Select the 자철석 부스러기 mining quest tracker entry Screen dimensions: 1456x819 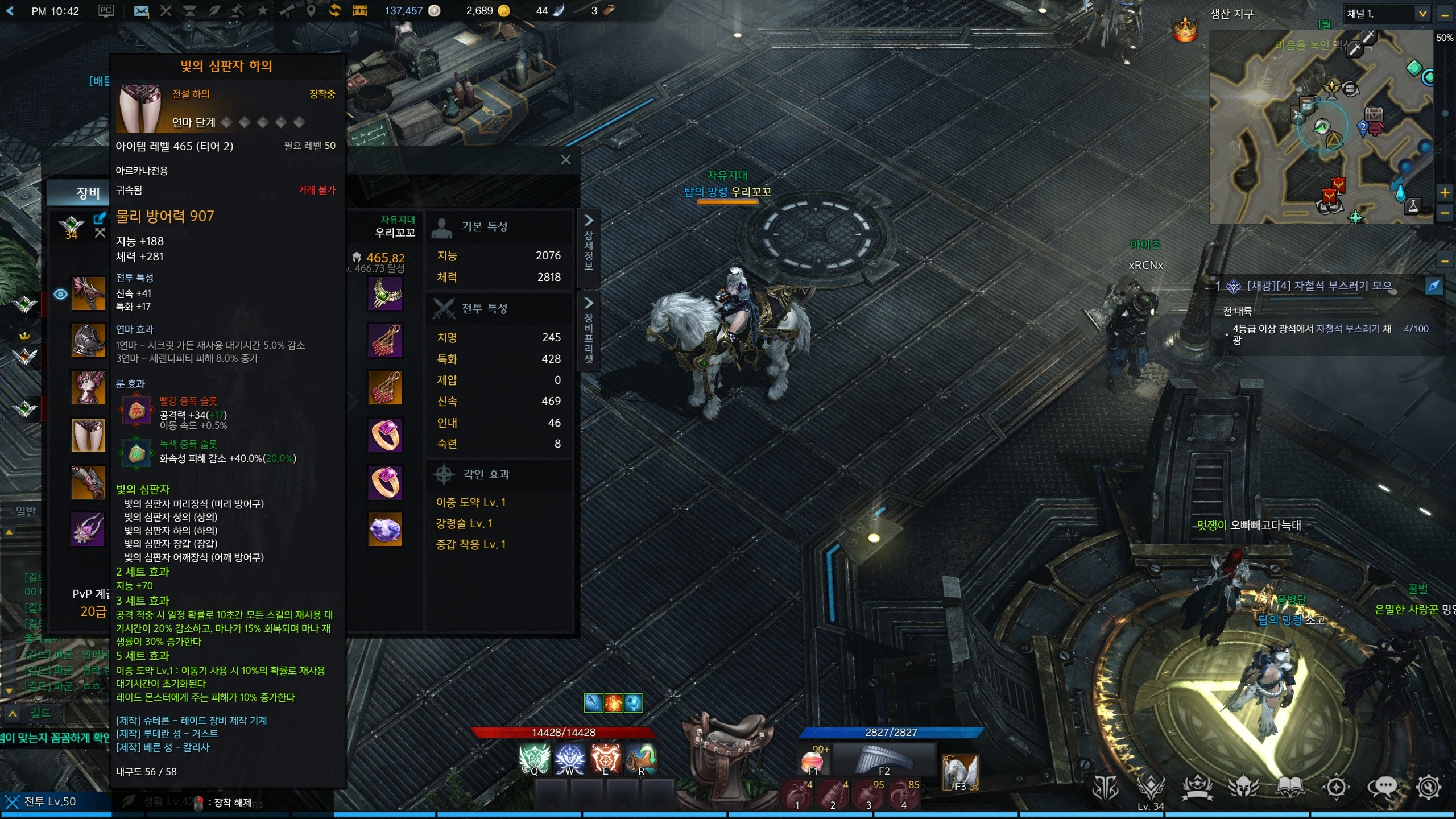coord(1318,286)
